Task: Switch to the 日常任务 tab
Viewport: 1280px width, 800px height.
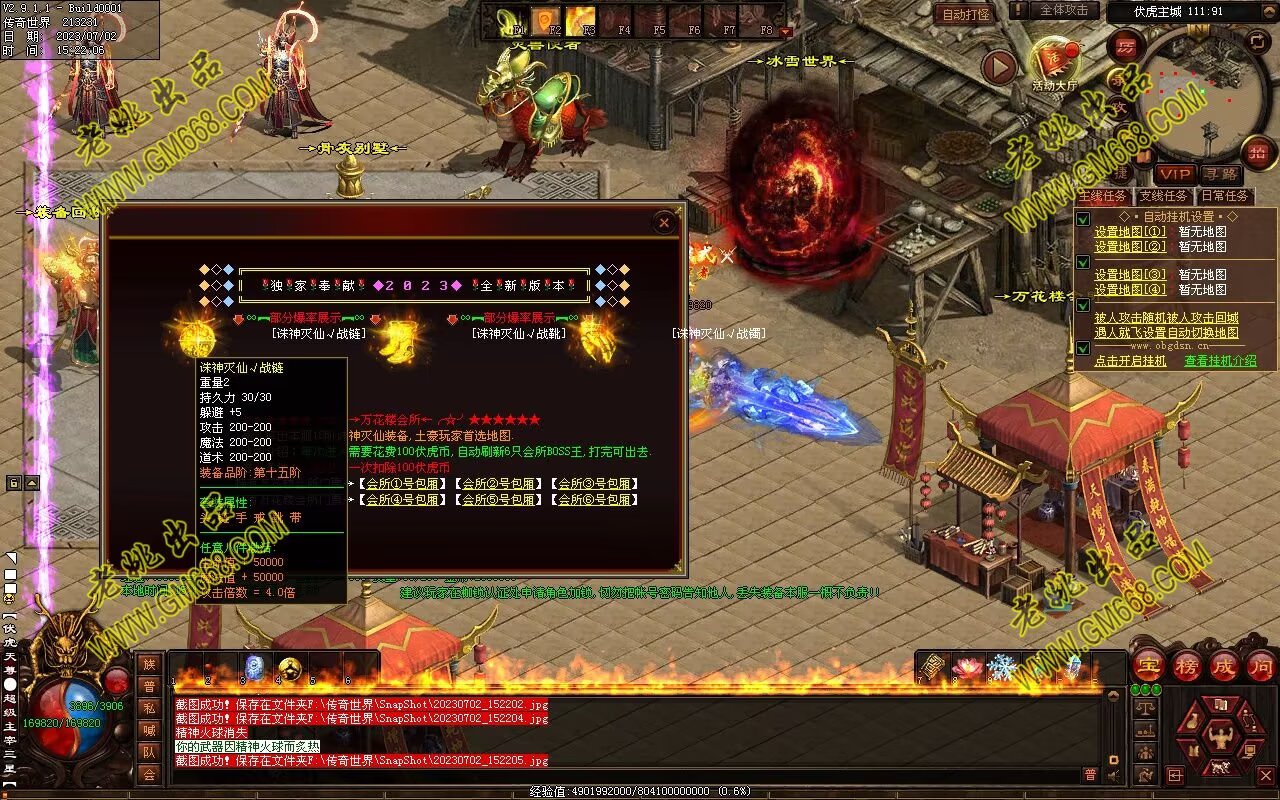Action: tap(1224, 196)
